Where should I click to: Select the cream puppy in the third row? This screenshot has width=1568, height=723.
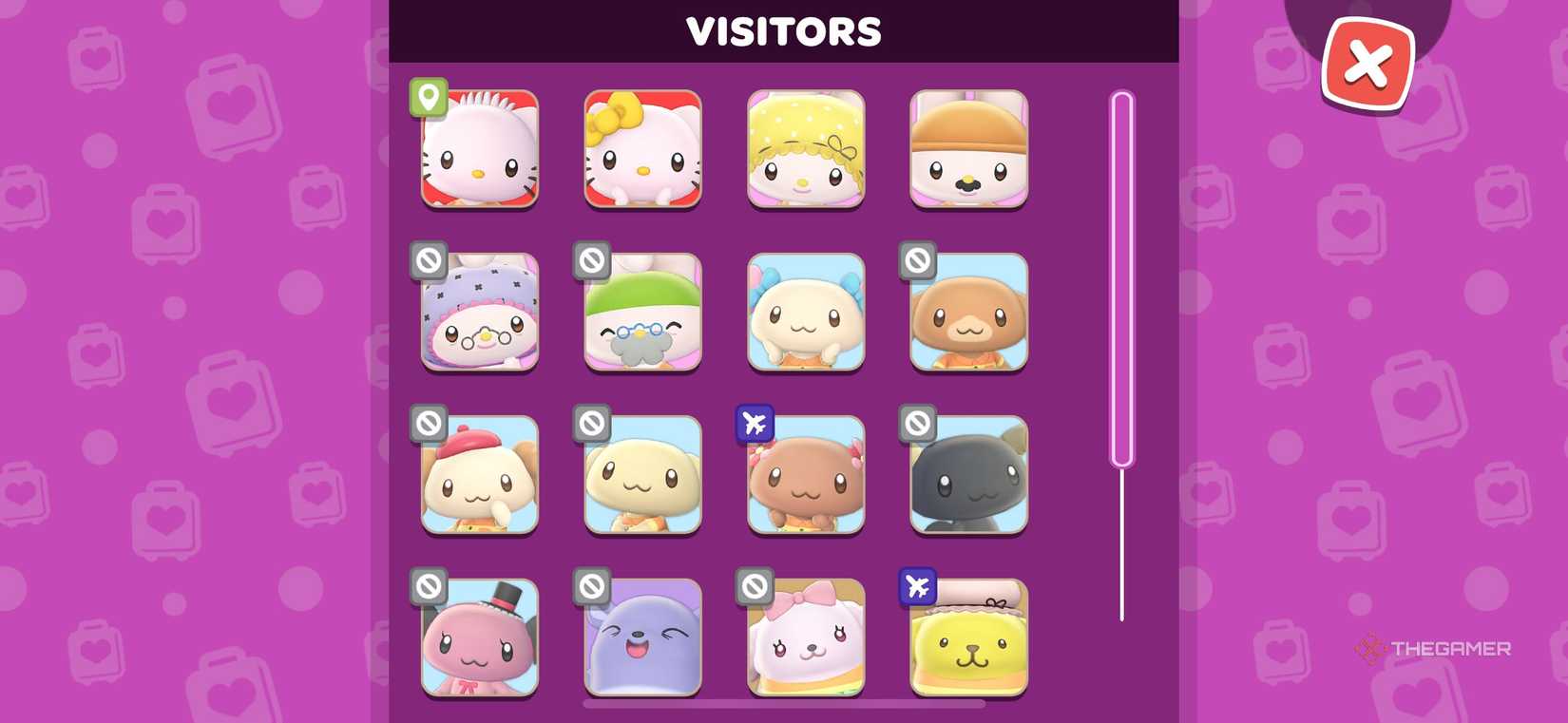[643, 477]
